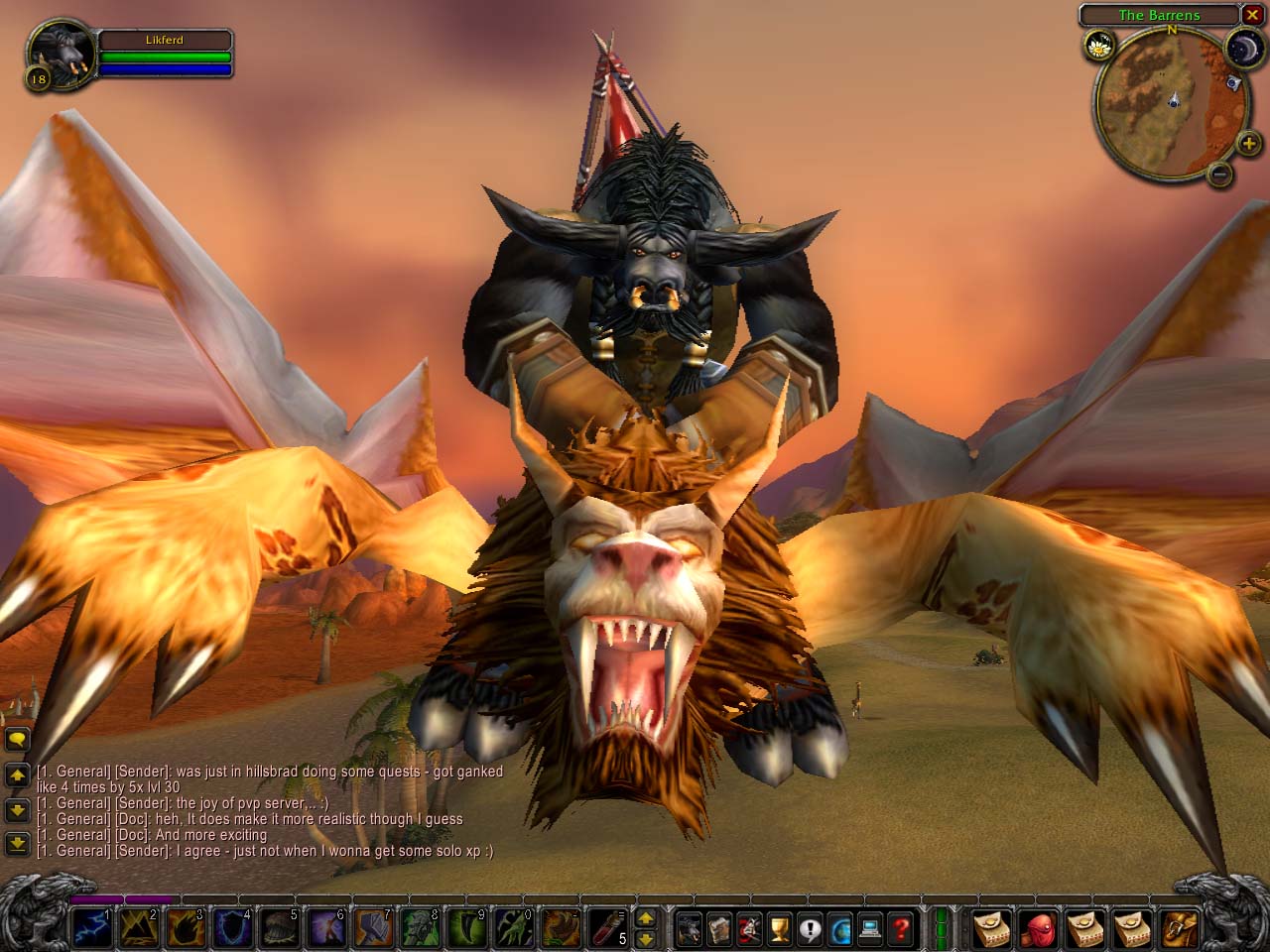Click the daisy flower tracking icon
Screen dimensions: 1270x952
click(x=1098, y=44)
